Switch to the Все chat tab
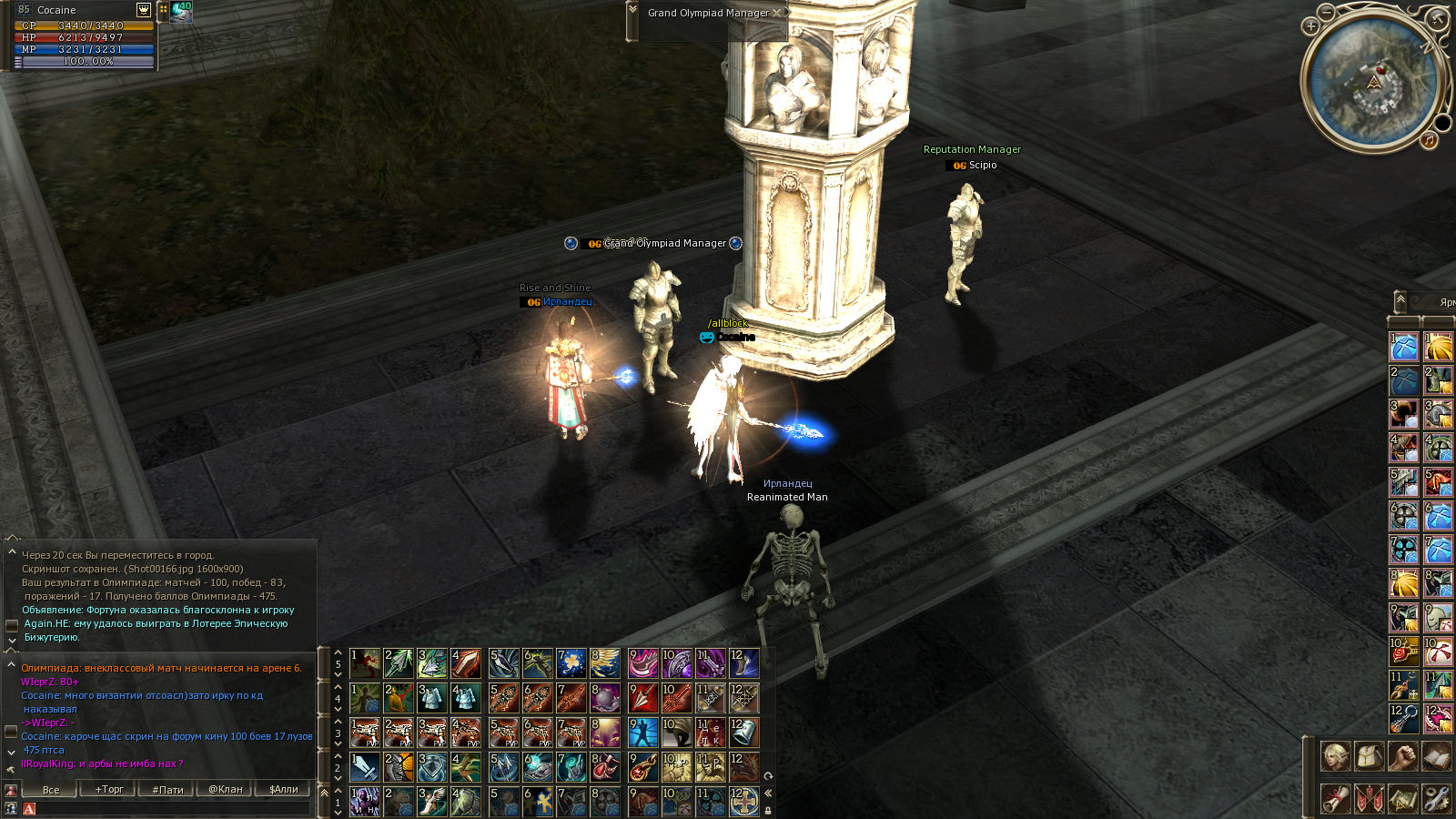This screenshot has width=1456, height=819. (x=51, y=789)
